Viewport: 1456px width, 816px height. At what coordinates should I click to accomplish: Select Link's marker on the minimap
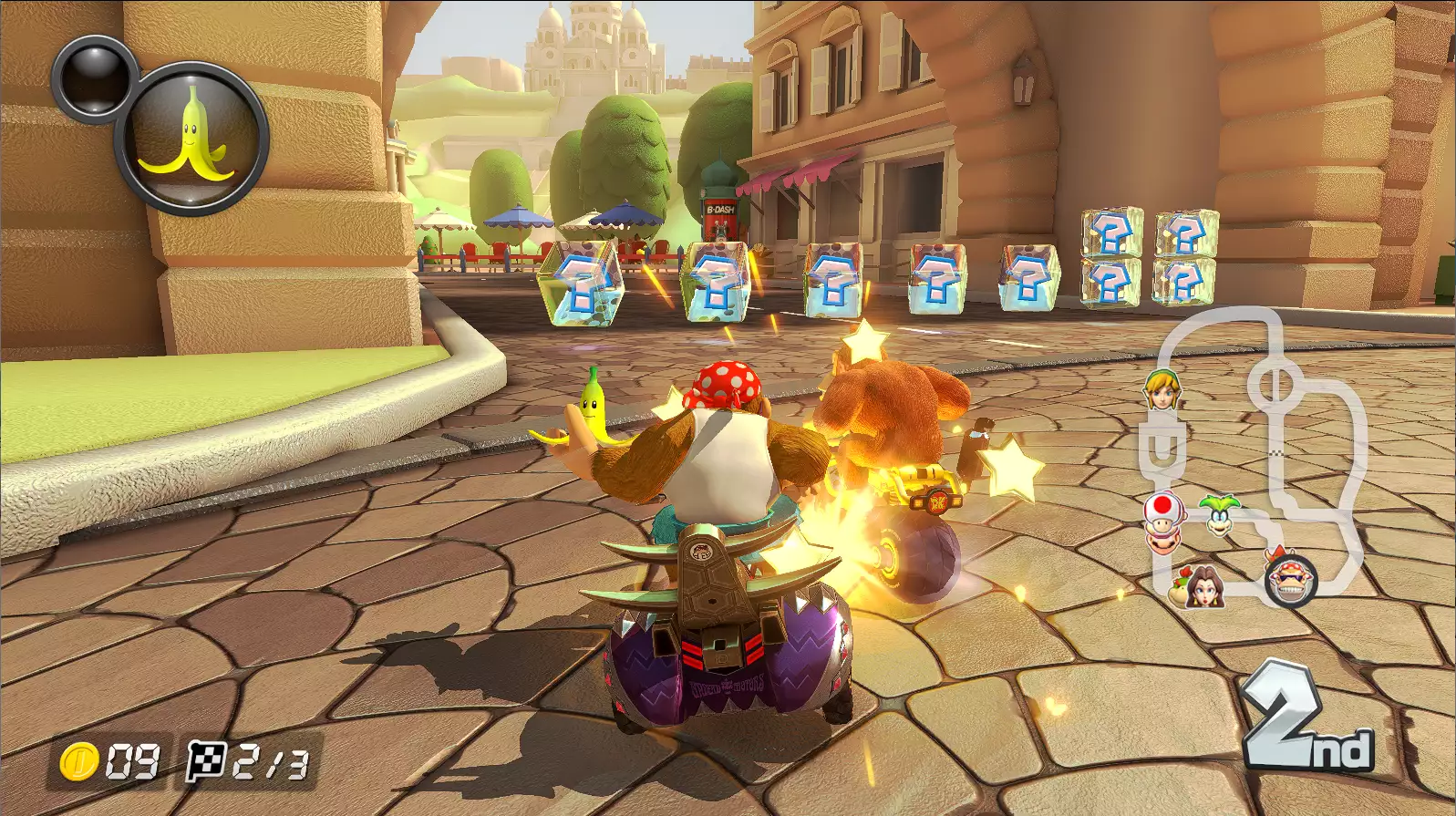click(1161, 389)
